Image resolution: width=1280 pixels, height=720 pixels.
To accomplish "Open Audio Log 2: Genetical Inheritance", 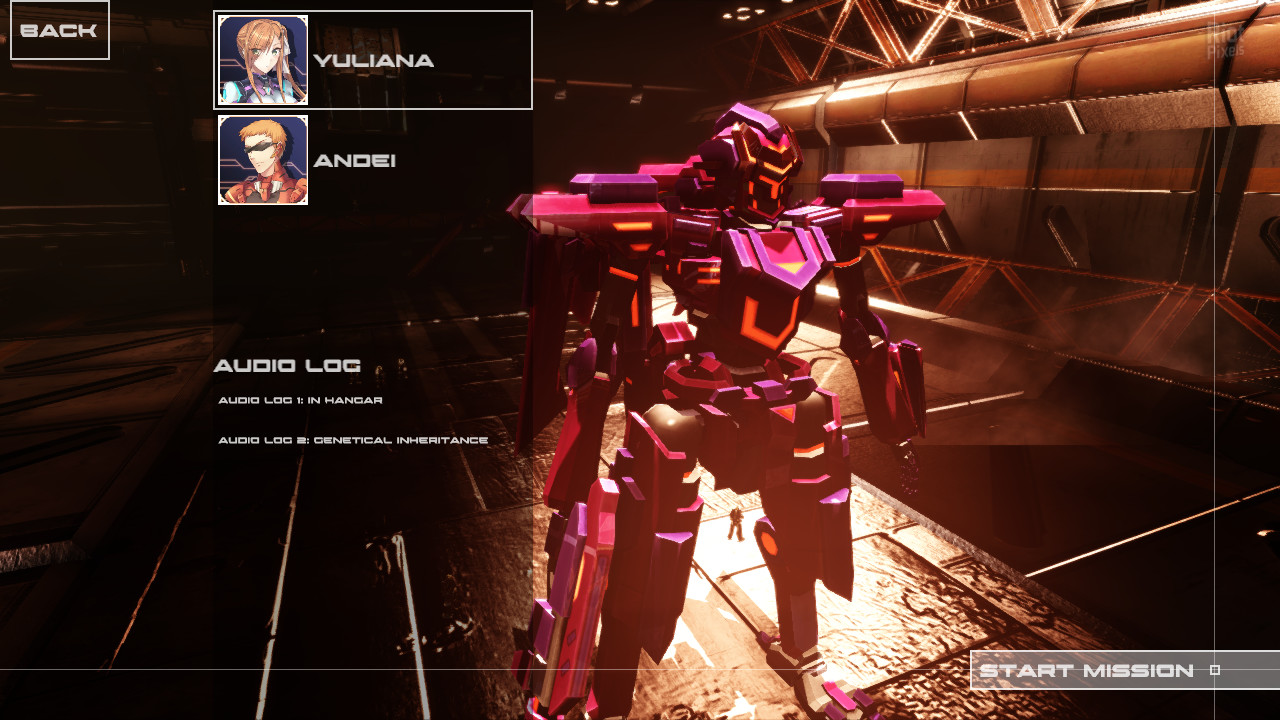I will (353, 440).
